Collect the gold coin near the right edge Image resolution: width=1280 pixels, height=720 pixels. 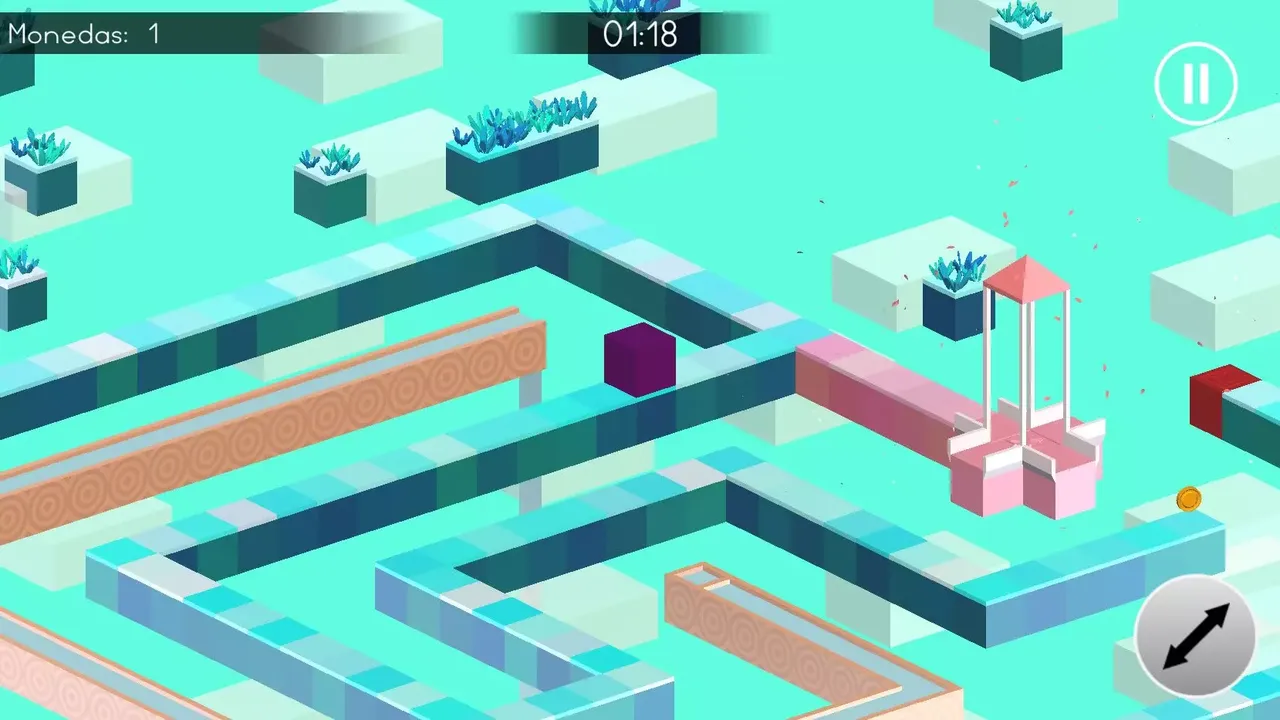(x=1189, y=500)
